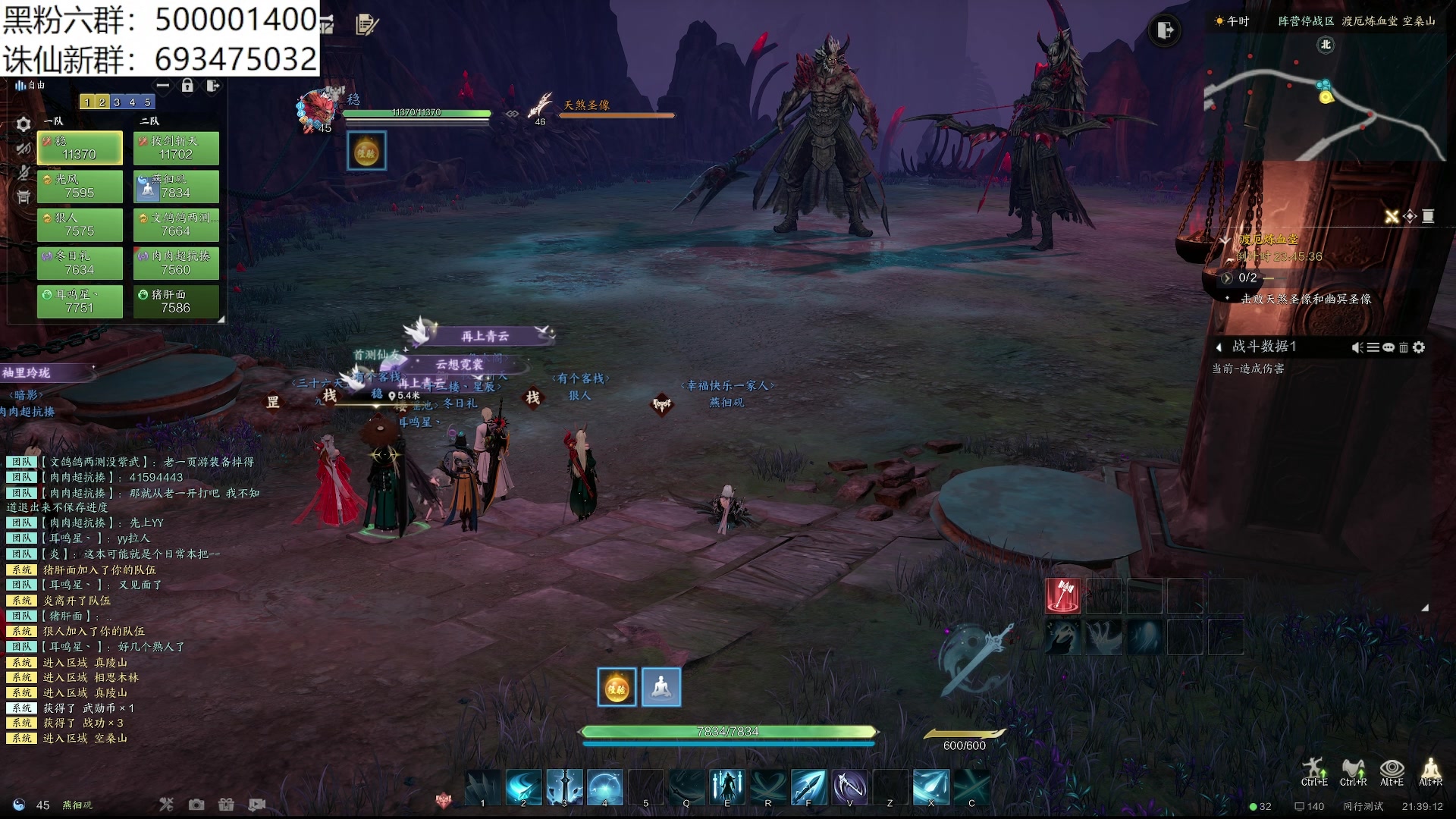Open raid panel gear settings
This screenshot has width=1456, height=819.
coord(24,124)
